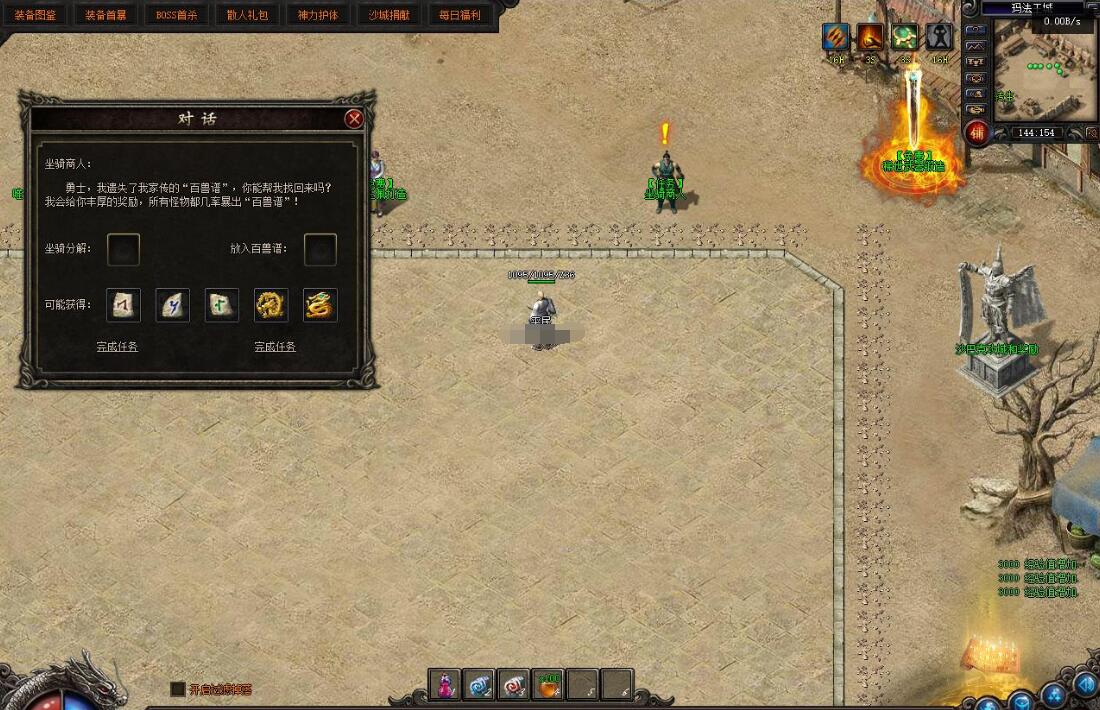
Task: Close the 对话 dialogue window
Action: (x=353, y=119)
